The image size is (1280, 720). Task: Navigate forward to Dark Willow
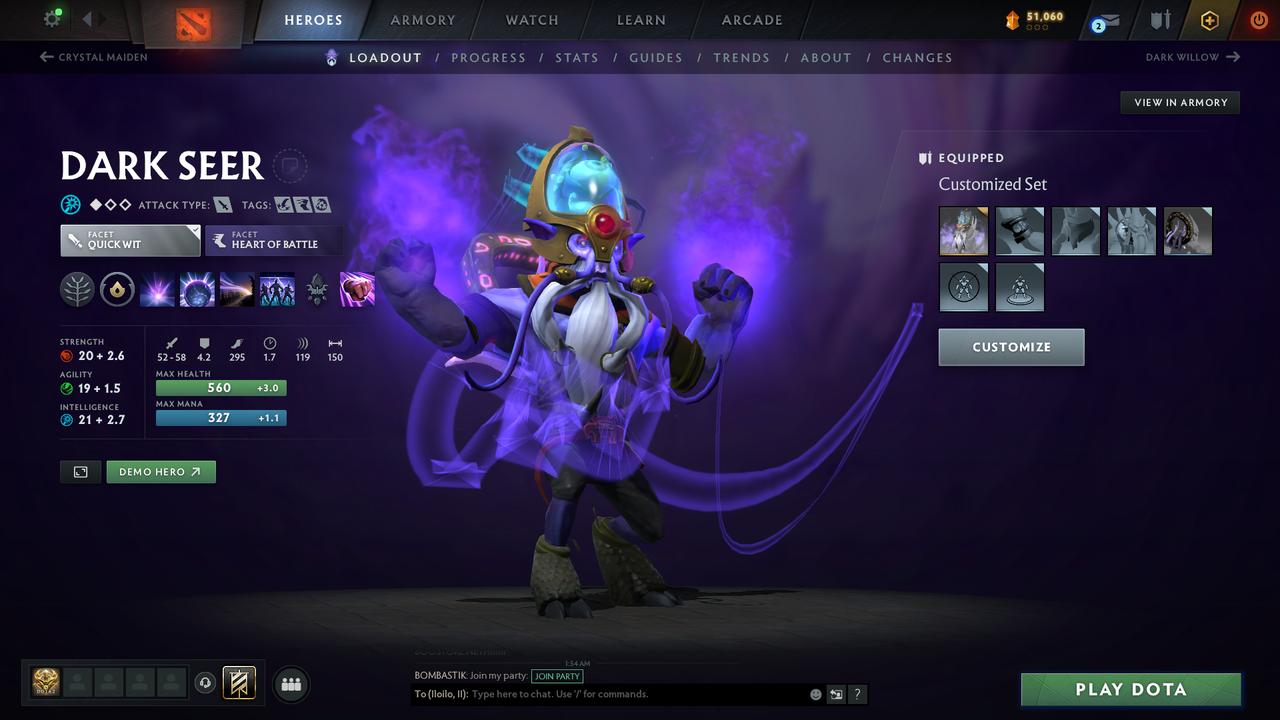[1191, 57]
